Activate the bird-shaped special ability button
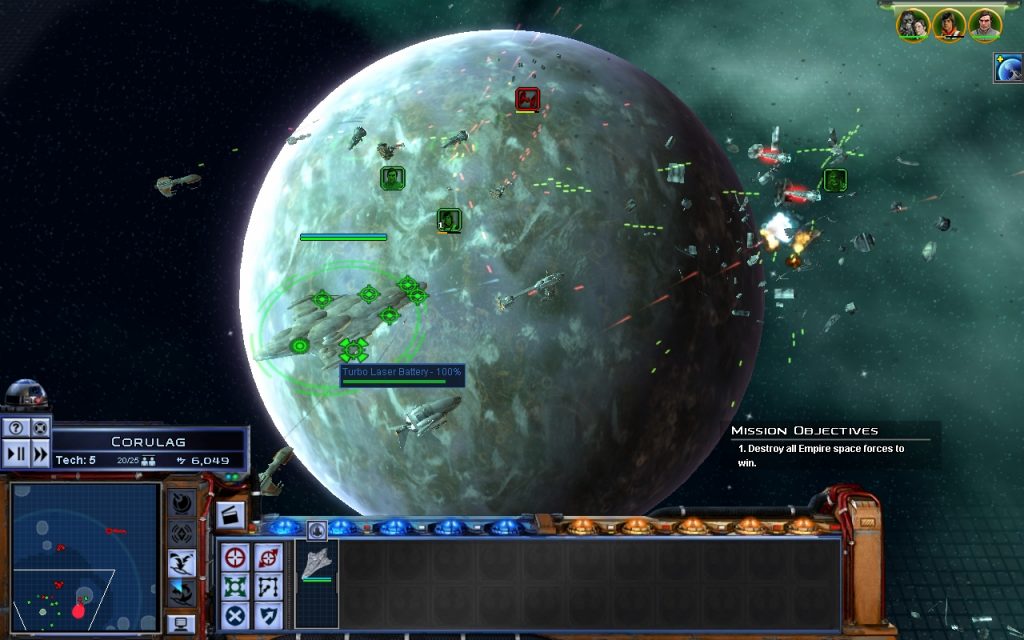Image resolution: width=1024 pixels, height=640 pixels. pos(182,562)
